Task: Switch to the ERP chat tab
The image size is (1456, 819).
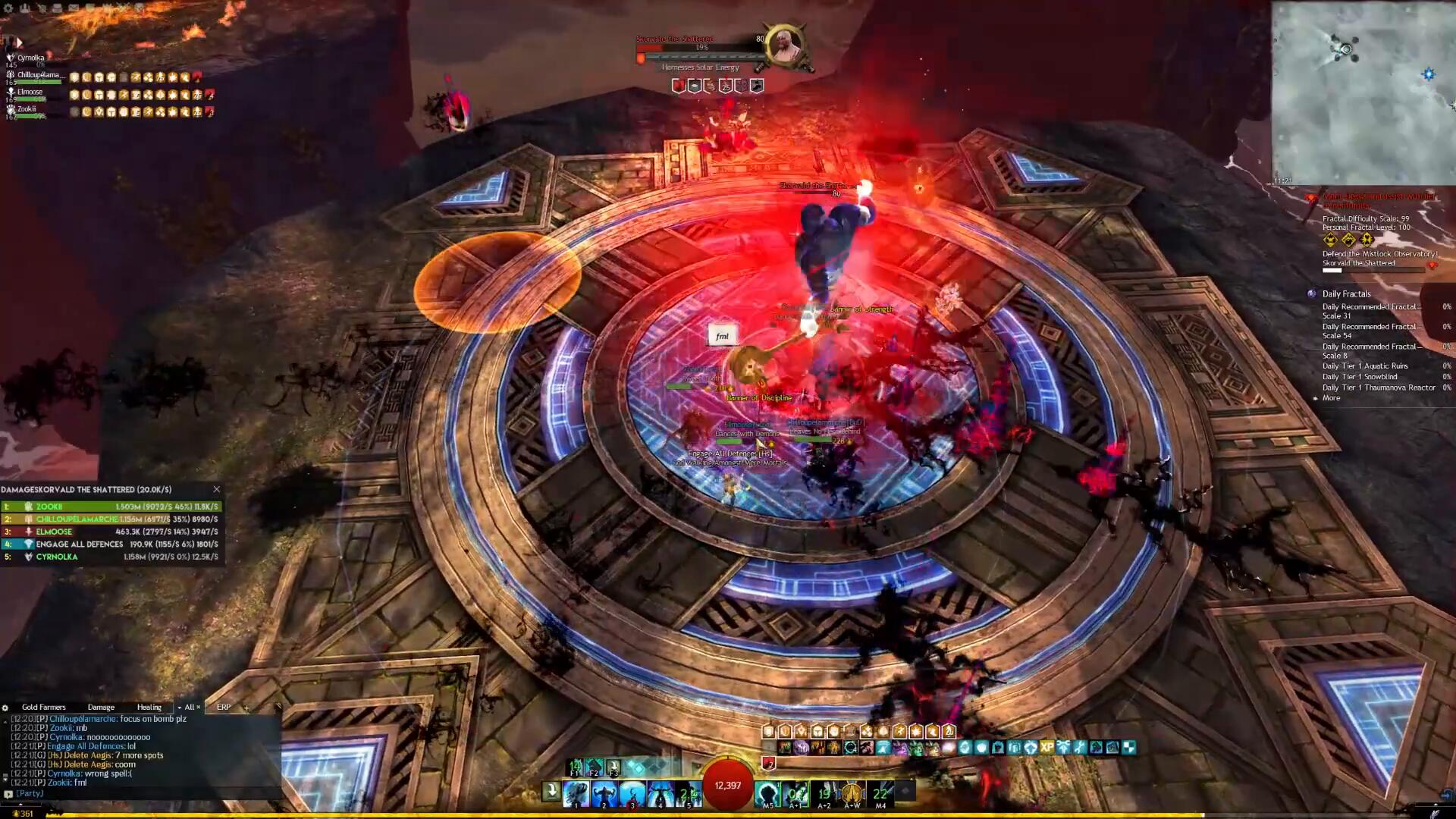Action: (224, 707)
